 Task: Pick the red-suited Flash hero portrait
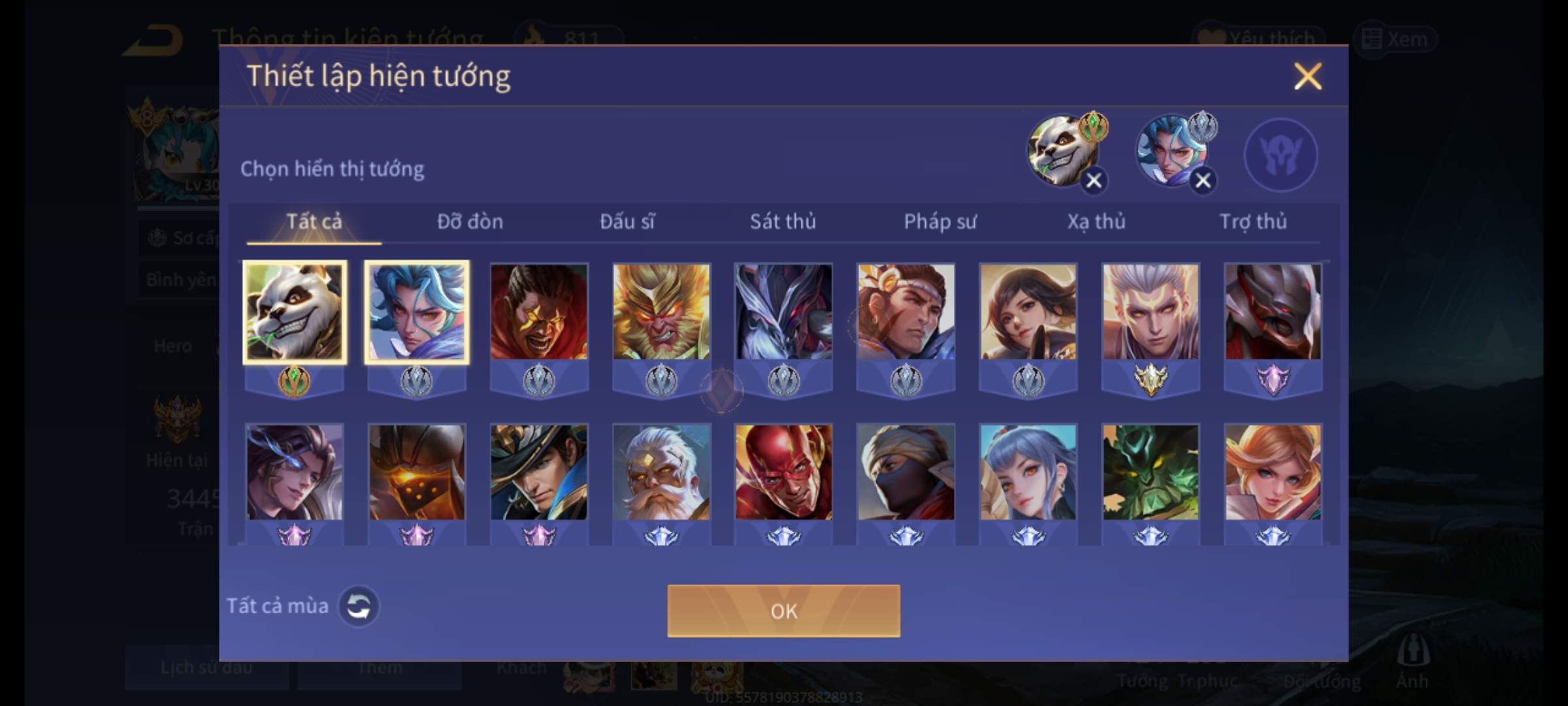click(783, 472)
